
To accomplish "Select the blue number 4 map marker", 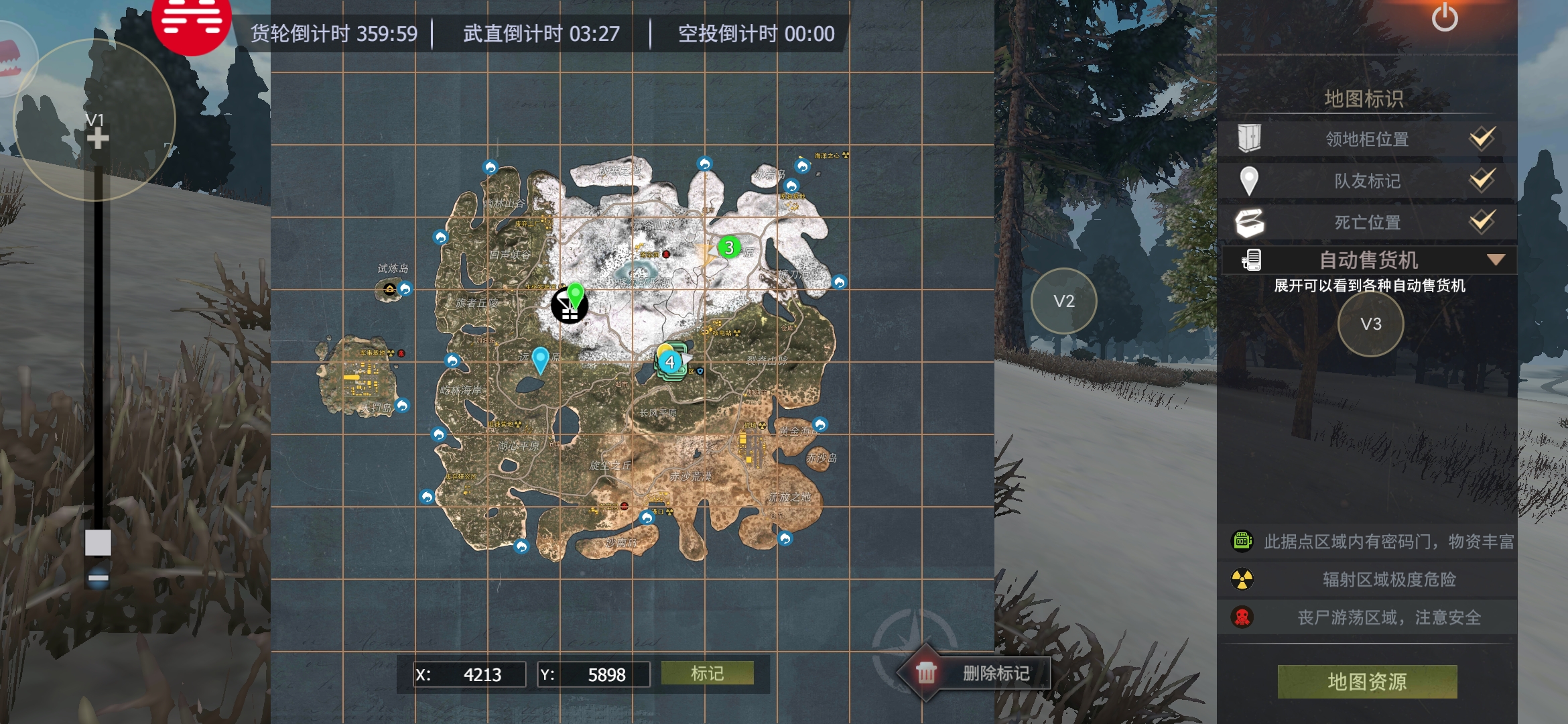I will pos(669,362).
